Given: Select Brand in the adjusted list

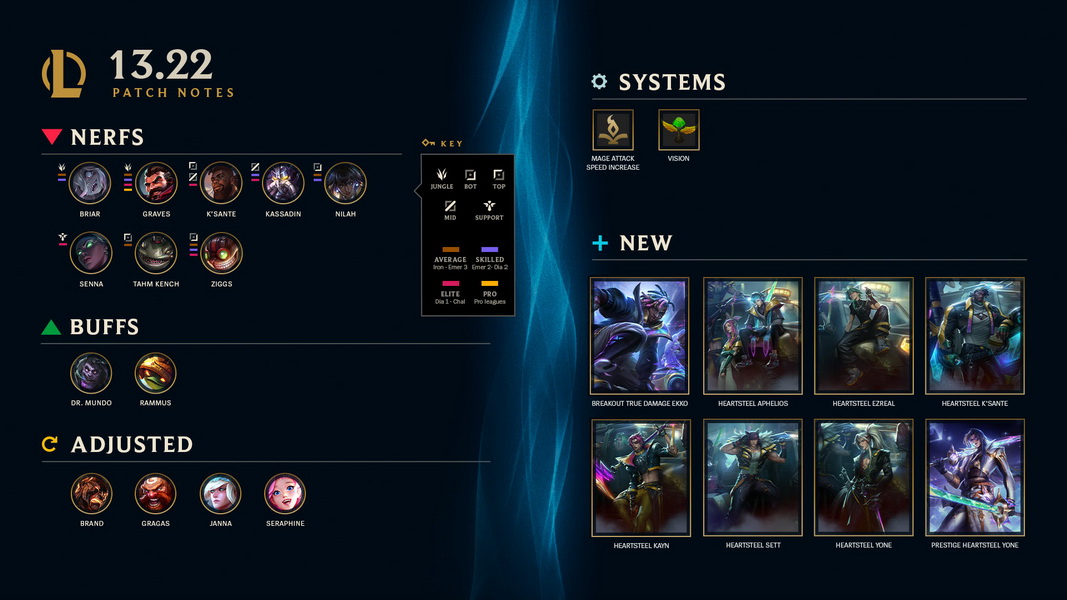Looking at the screenshot, I should [x=92, y=493].
